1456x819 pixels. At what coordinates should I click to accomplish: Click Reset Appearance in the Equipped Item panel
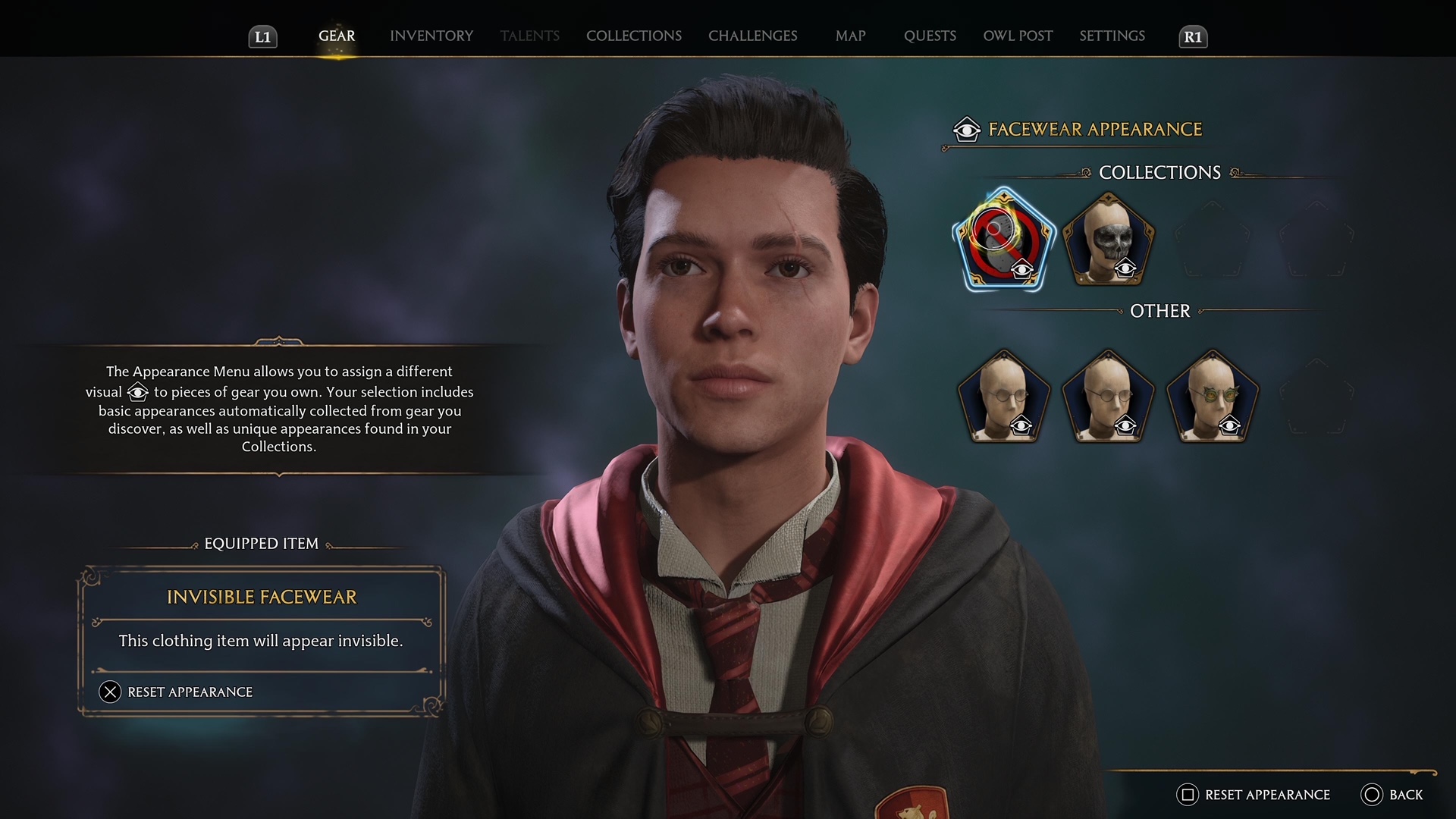click(x=189, y=691)
